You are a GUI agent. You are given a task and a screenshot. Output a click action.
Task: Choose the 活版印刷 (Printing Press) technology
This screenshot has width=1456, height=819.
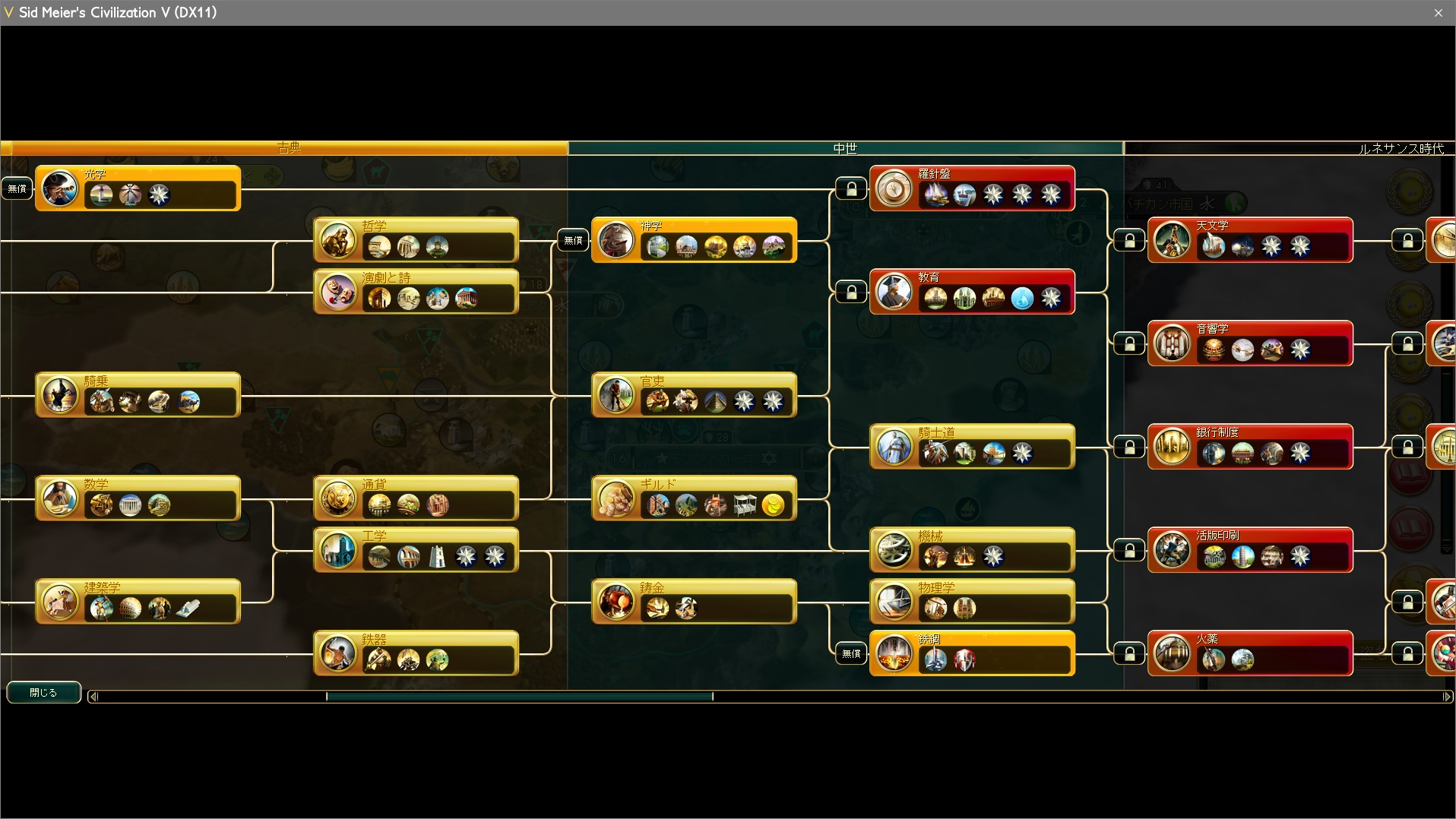coord(1250,549)
